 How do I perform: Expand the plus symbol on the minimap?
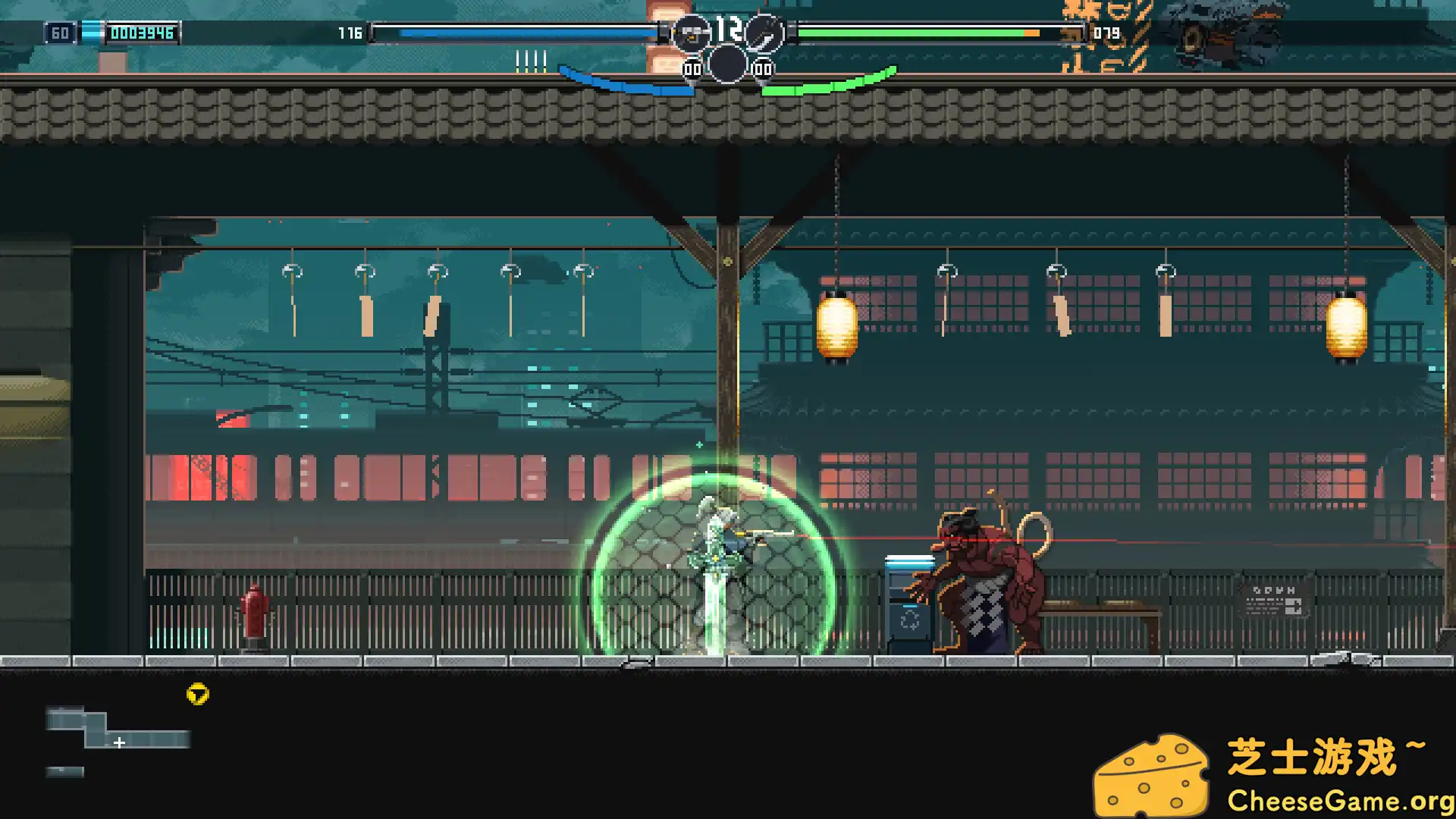[119, 744]
